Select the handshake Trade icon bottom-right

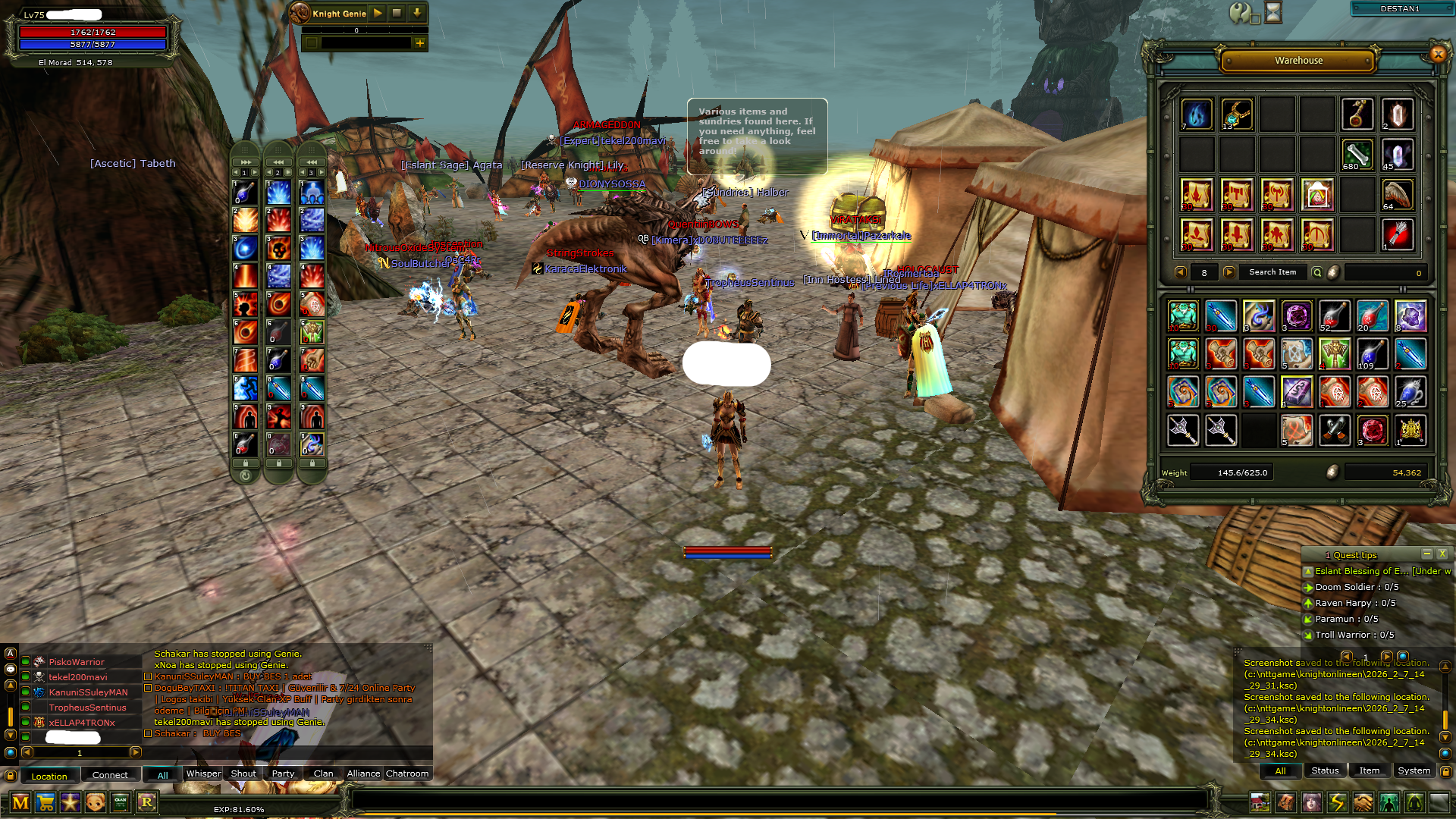[x=1363, y=802]
